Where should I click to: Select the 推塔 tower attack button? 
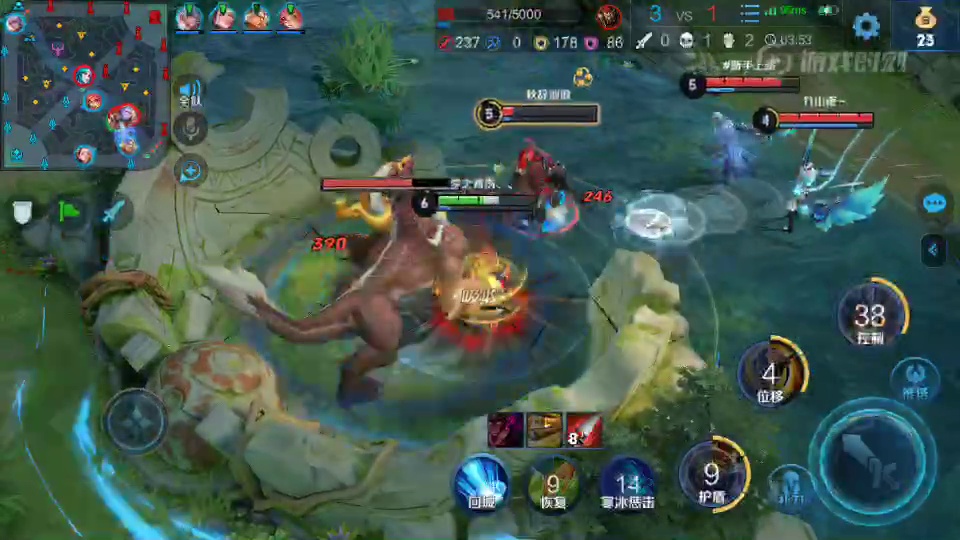point(914,379)
